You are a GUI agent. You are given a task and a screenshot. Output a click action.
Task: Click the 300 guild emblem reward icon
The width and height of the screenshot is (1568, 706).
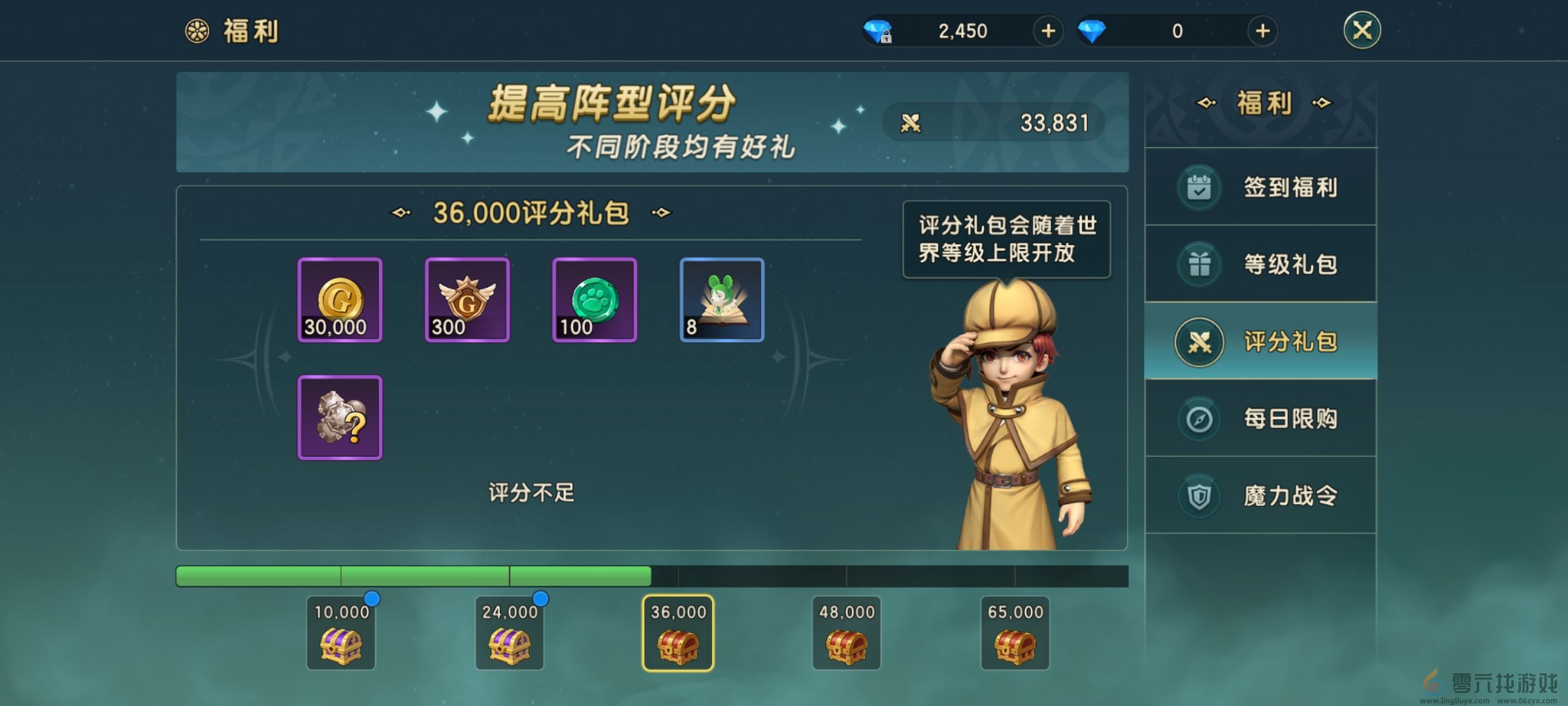click(466, 300)
